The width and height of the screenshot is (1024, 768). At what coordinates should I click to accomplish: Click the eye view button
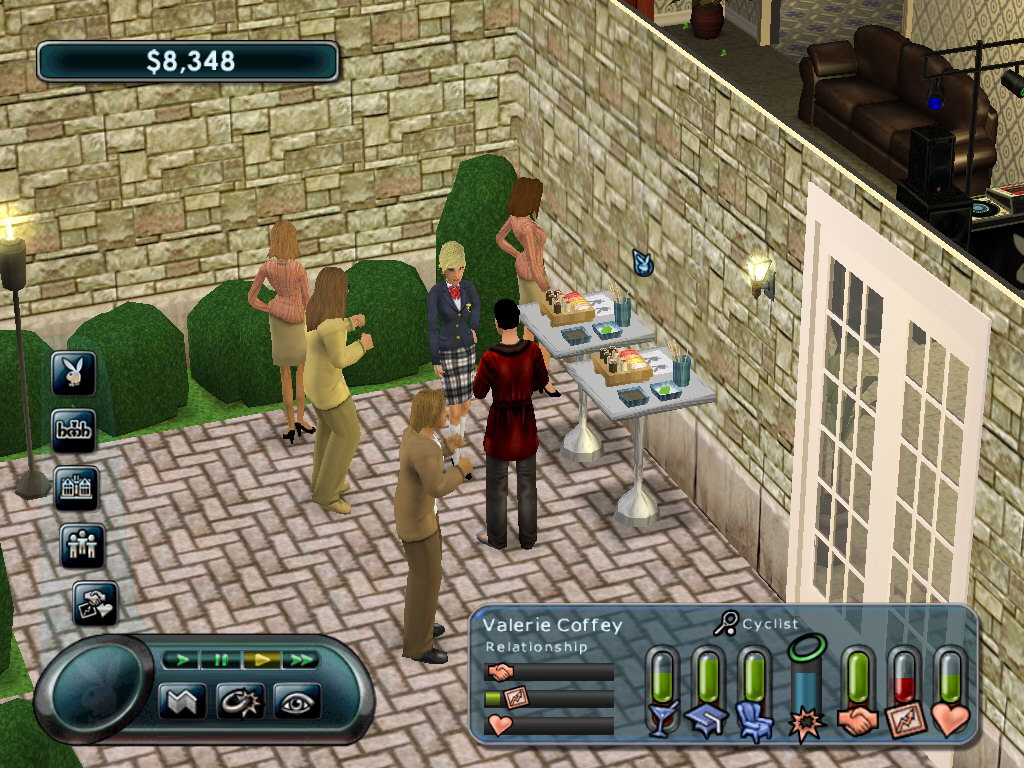pyautogui.click(x=297, y=700)
